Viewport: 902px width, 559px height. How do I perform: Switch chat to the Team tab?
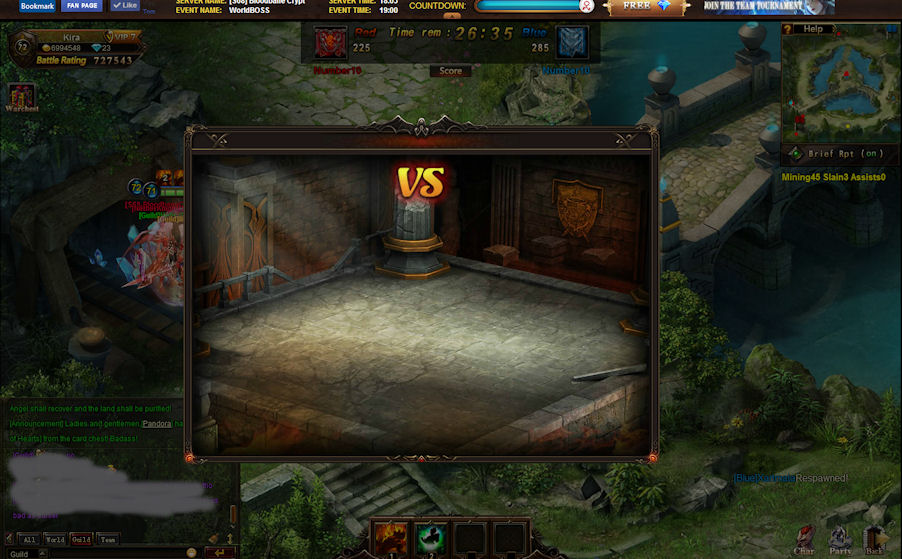(108, 539)
